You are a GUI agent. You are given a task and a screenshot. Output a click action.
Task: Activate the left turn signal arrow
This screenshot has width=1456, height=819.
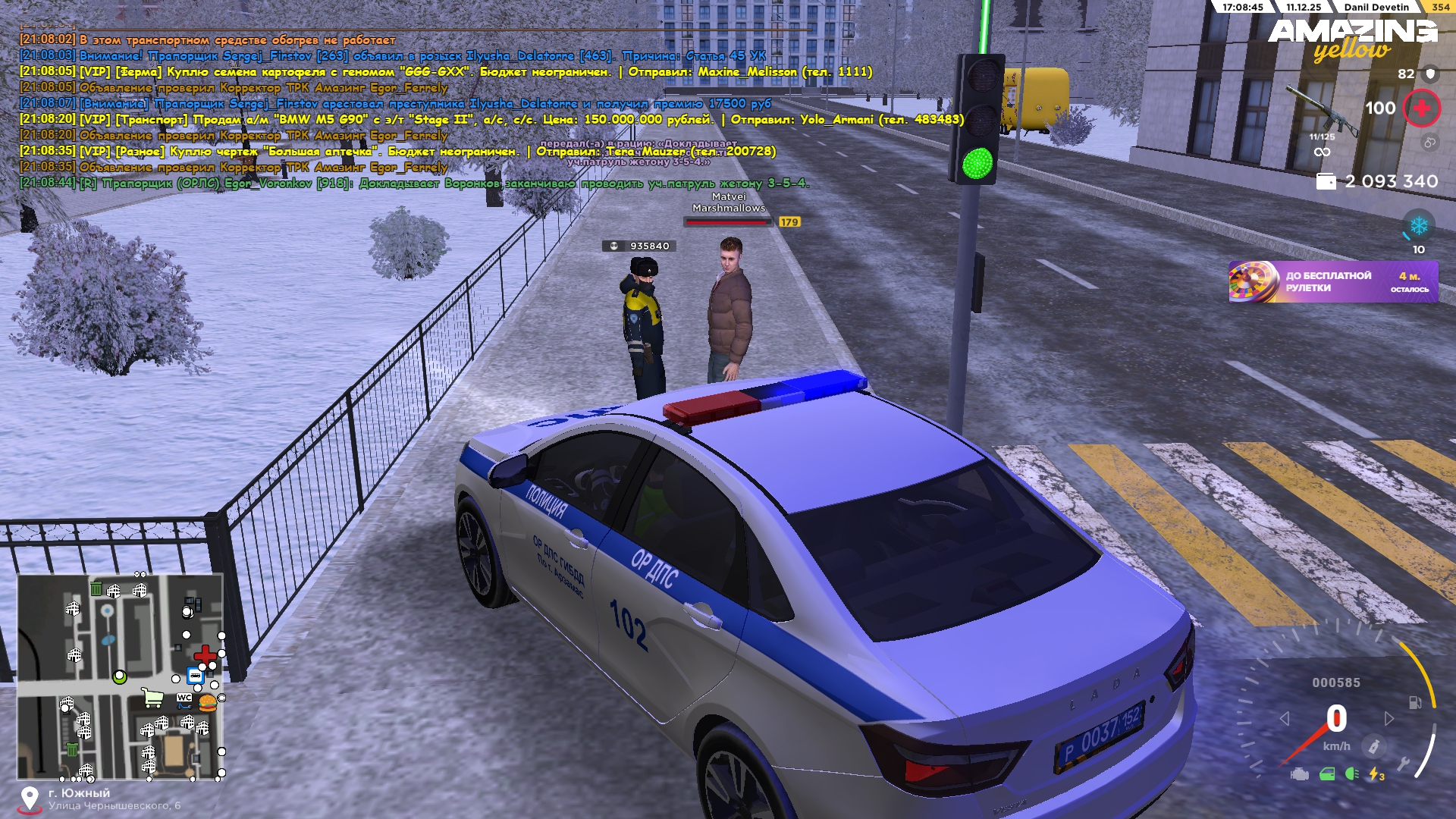(1284, 718)
